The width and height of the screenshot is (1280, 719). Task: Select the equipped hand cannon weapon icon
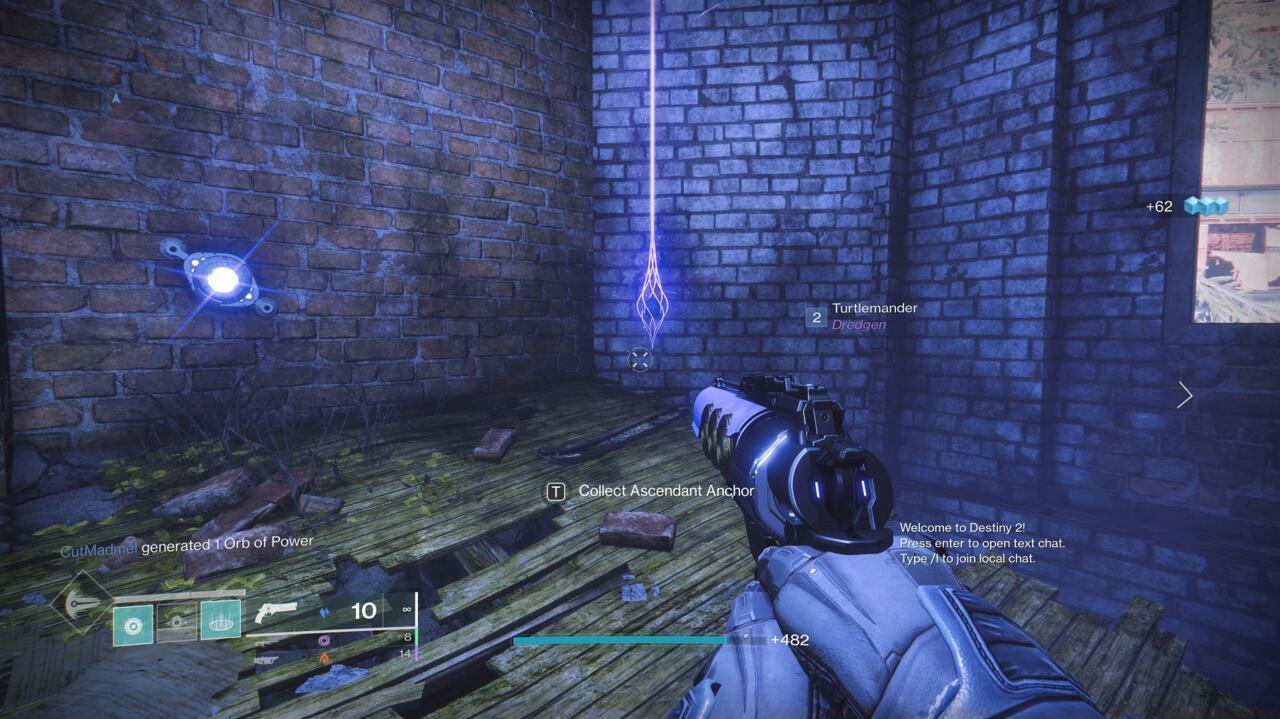pos(276,612)
